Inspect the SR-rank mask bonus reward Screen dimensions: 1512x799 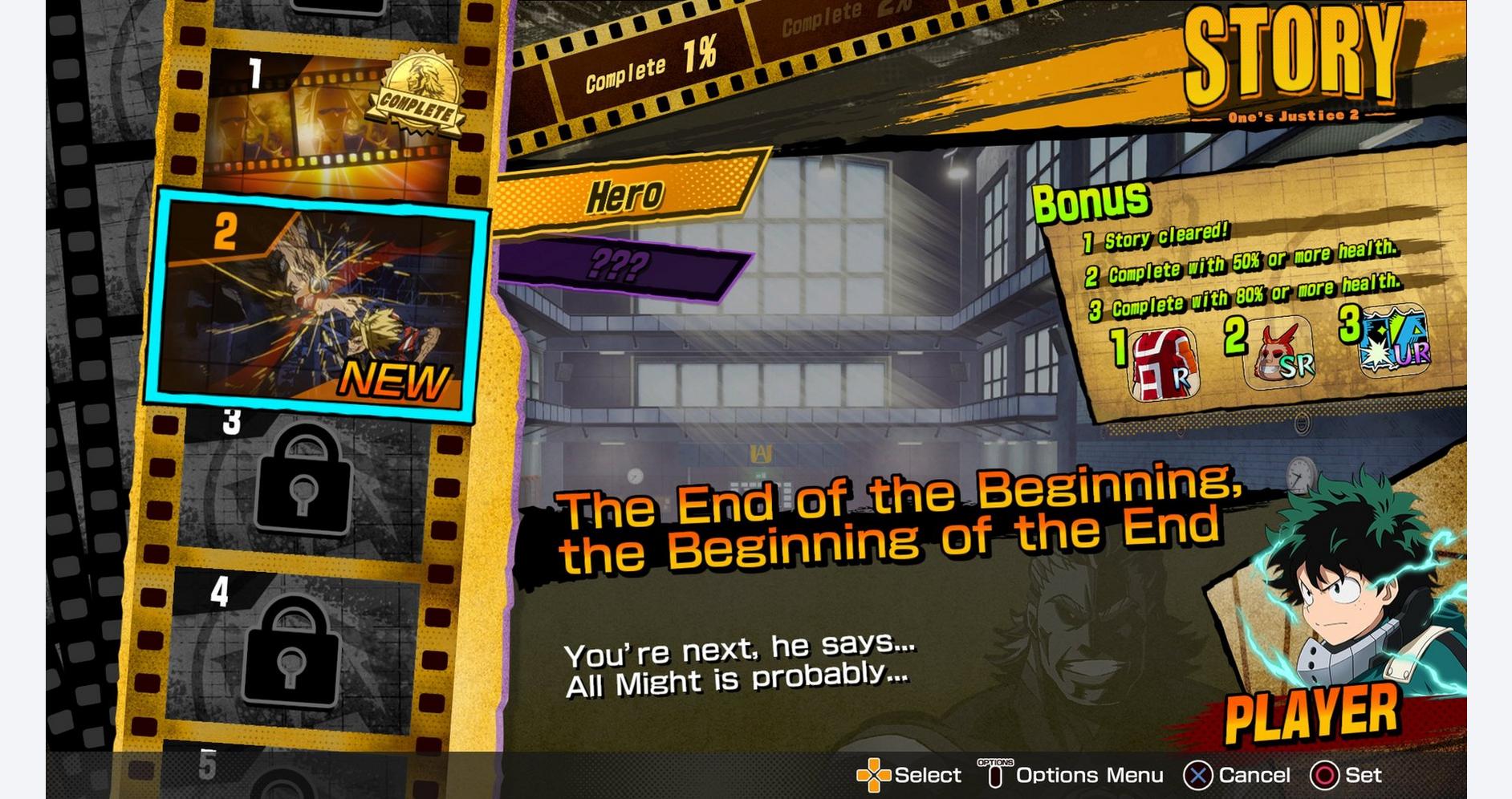1282,353
